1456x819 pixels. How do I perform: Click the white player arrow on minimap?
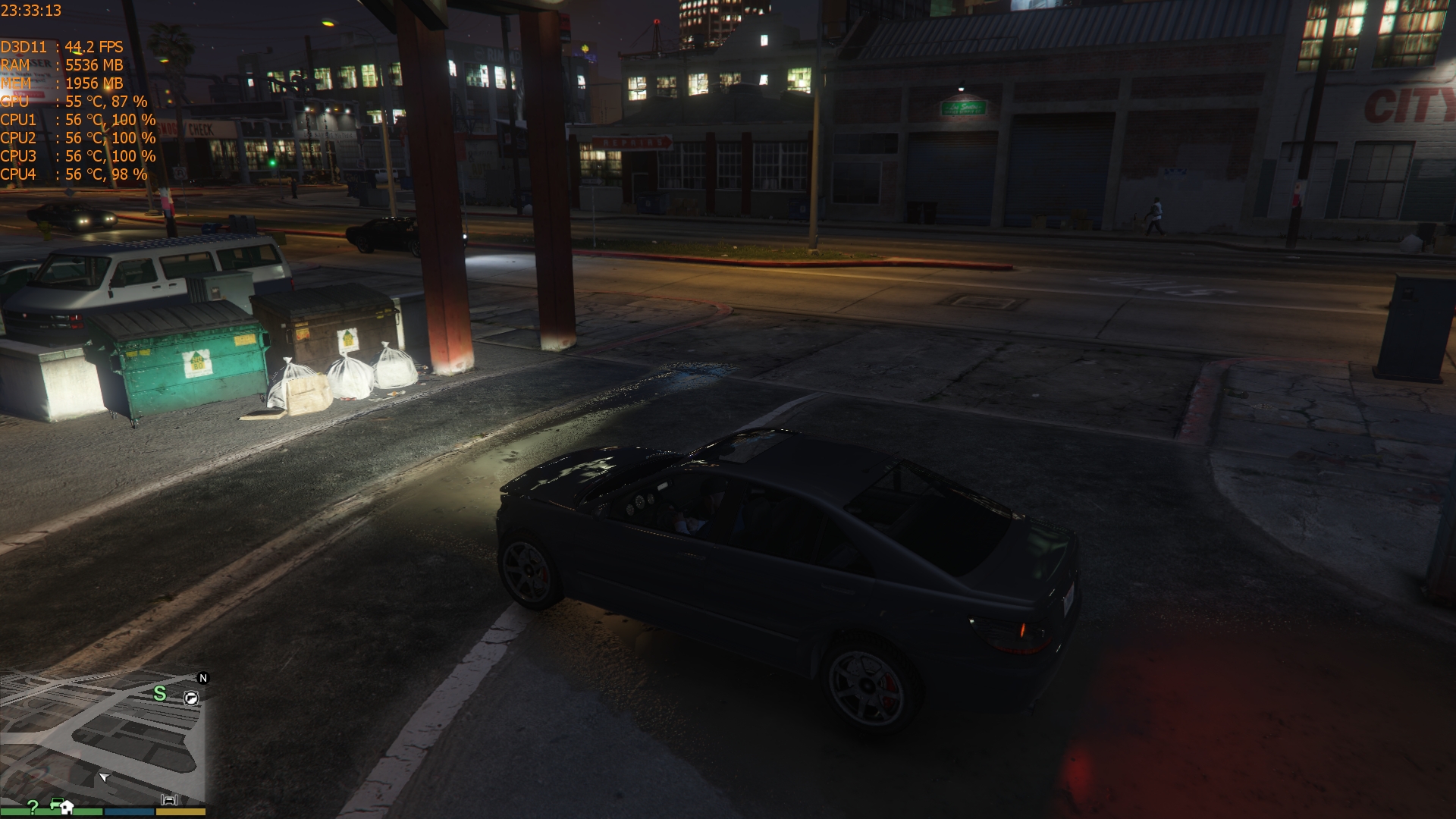[x=104, y=777]
